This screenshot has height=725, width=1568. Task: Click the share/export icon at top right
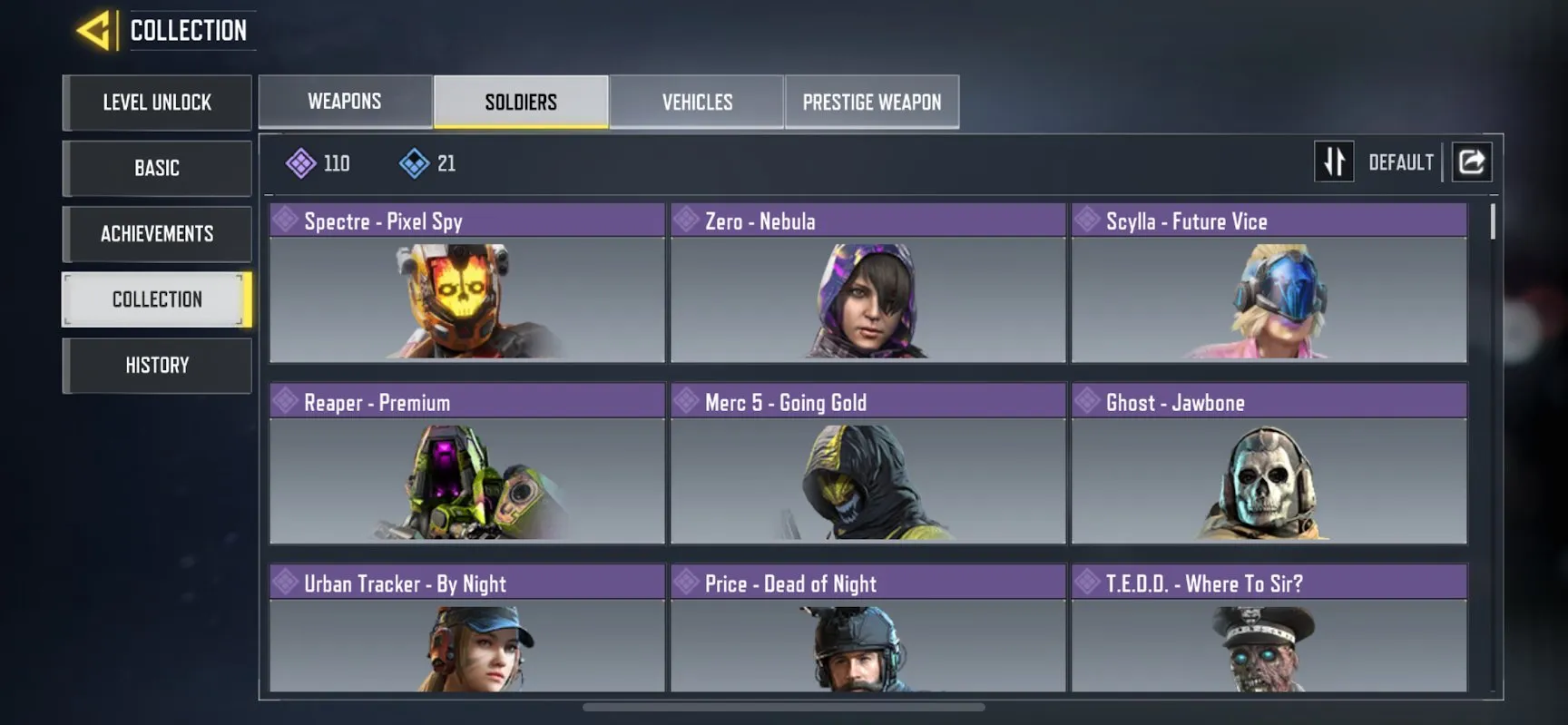(1472, 162)
